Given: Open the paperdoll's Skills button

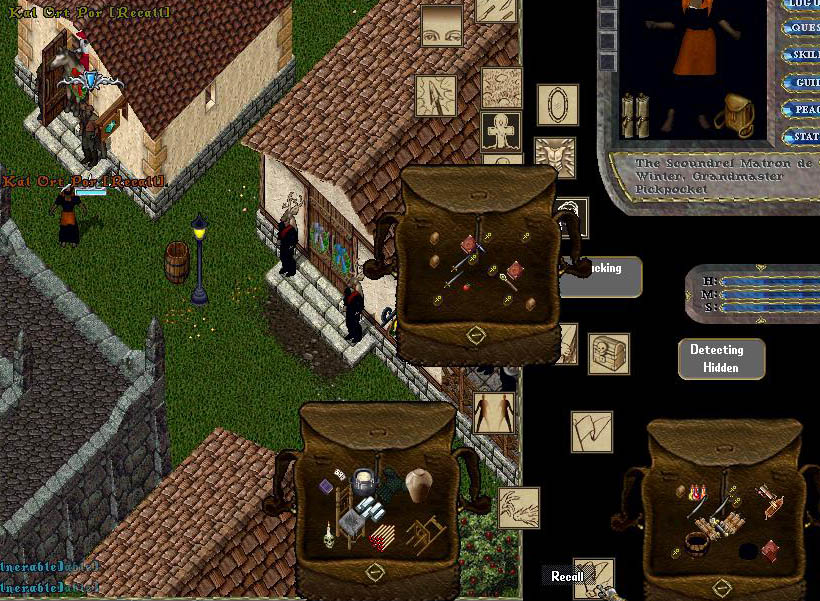Looking at the screenshot, I should [803, 55].
